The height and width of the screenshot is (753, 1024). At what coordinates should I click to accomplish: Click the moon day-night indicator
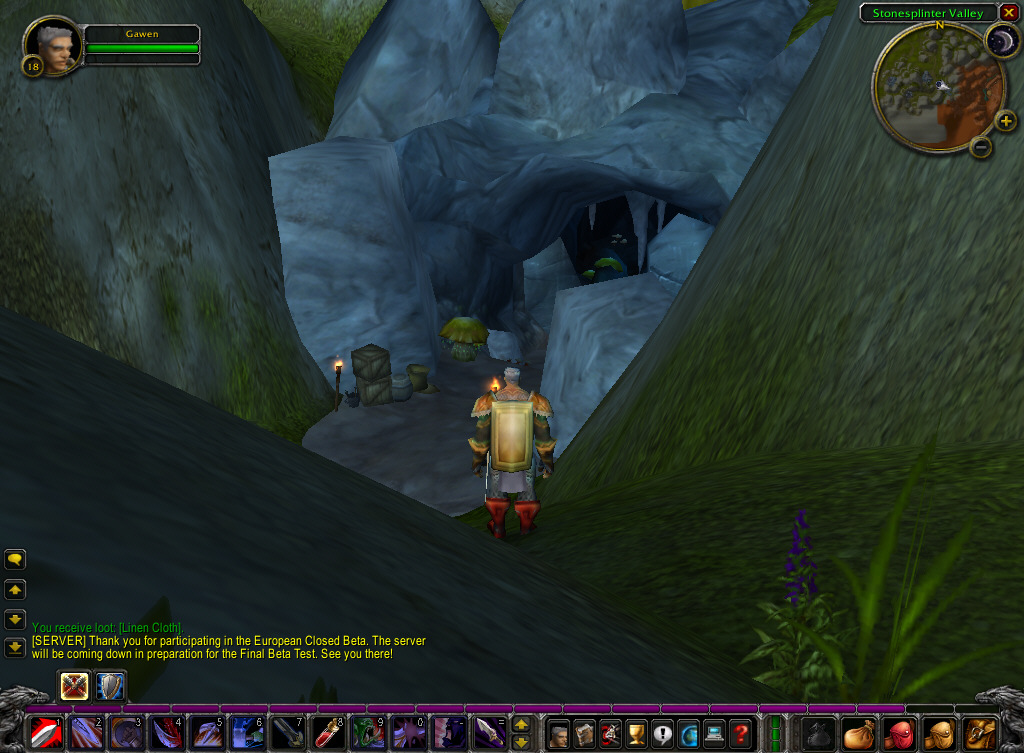[x=1001, y=41]
